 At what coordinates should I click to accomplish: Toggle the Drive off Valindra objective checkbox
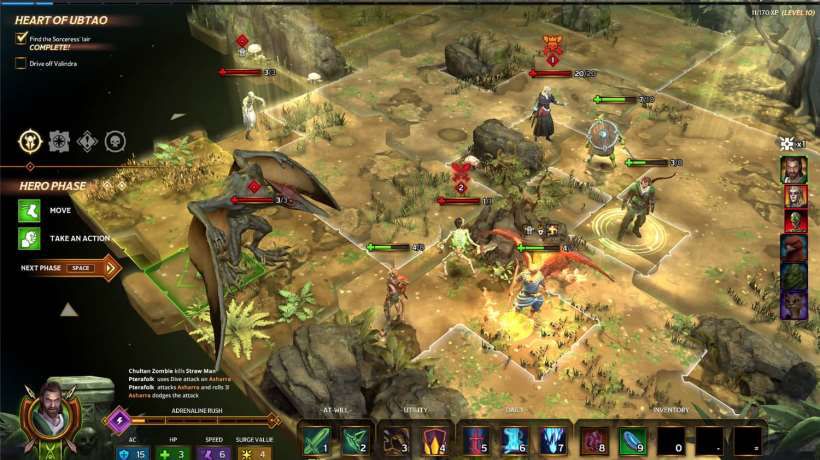click(x=21, y=63)
